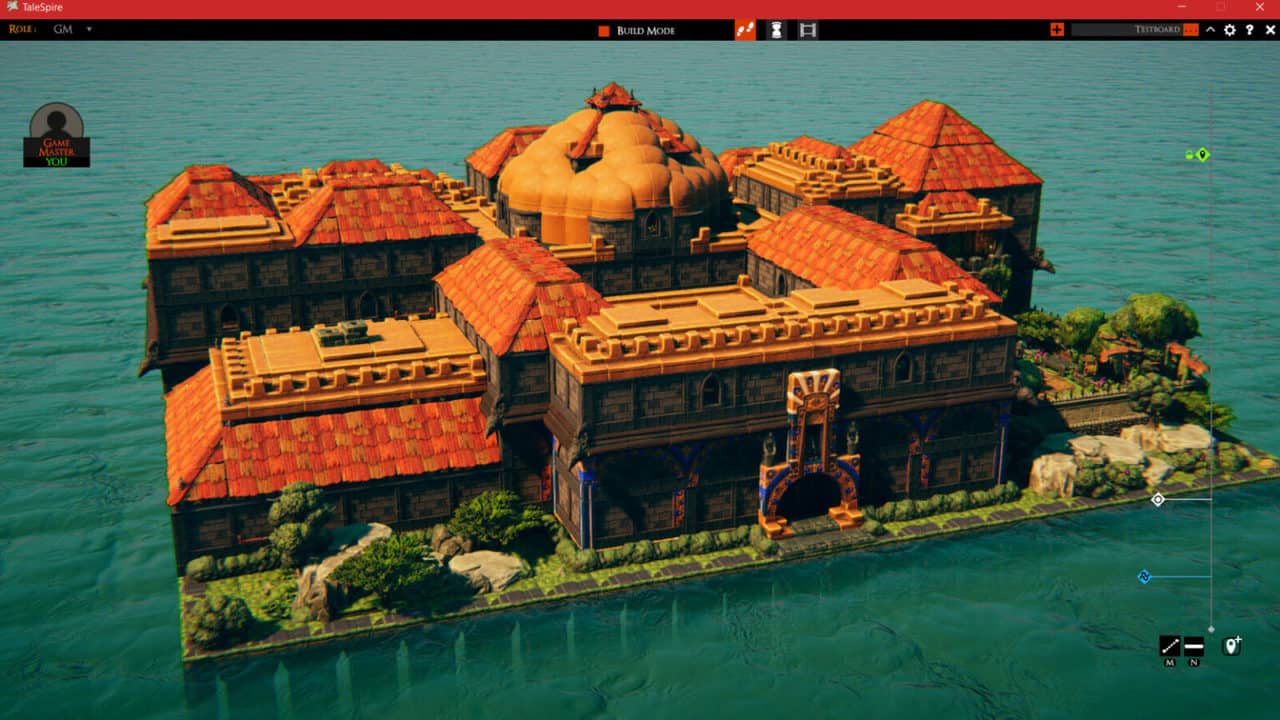This screenshot has width=1280, height=720.
Task: Select the orange footprints mode icon
Action: pos(745,30)
